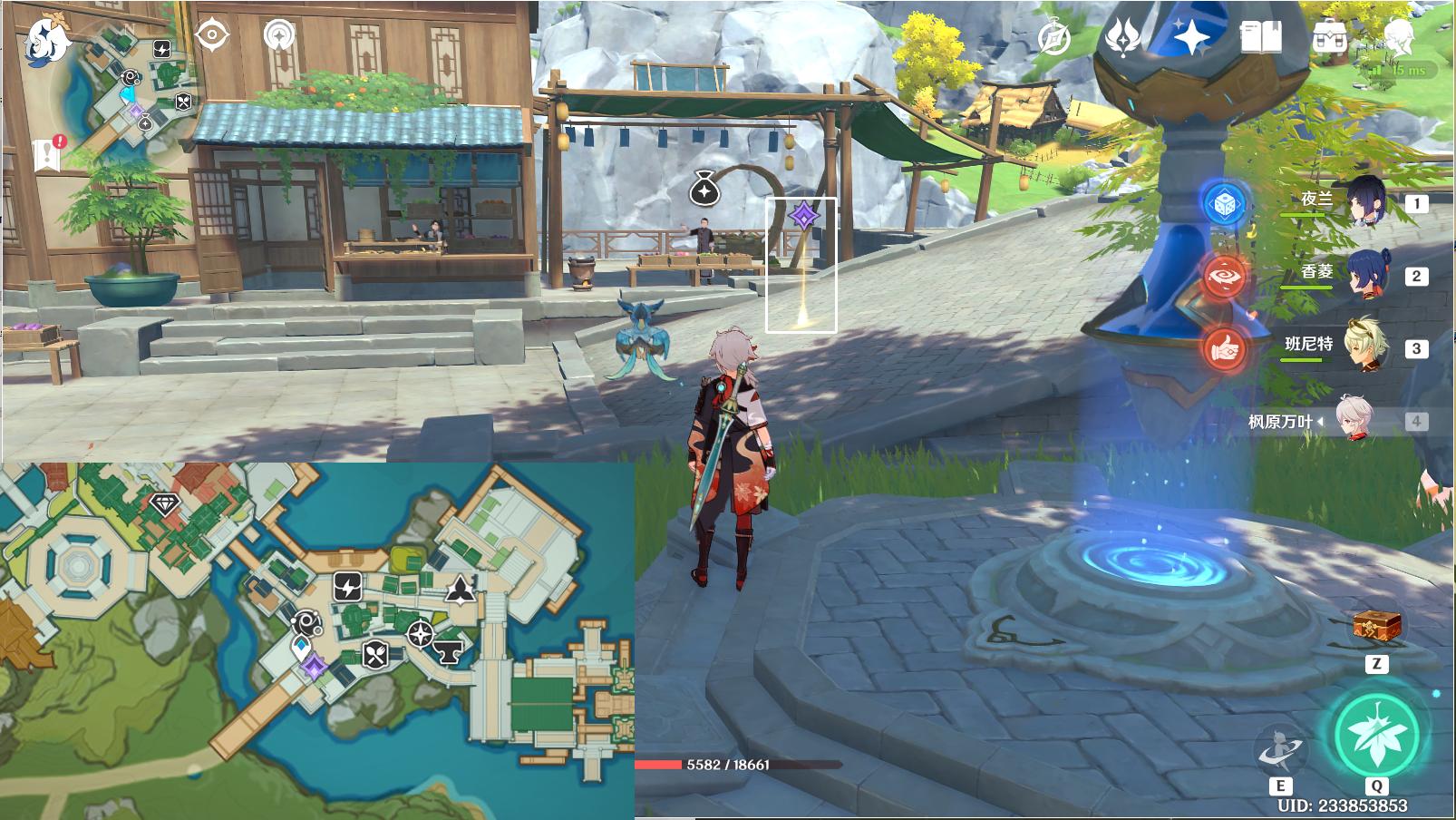Select the purple quest marker on map
This screenshot has width=1456, height=820.
[314, 669]
